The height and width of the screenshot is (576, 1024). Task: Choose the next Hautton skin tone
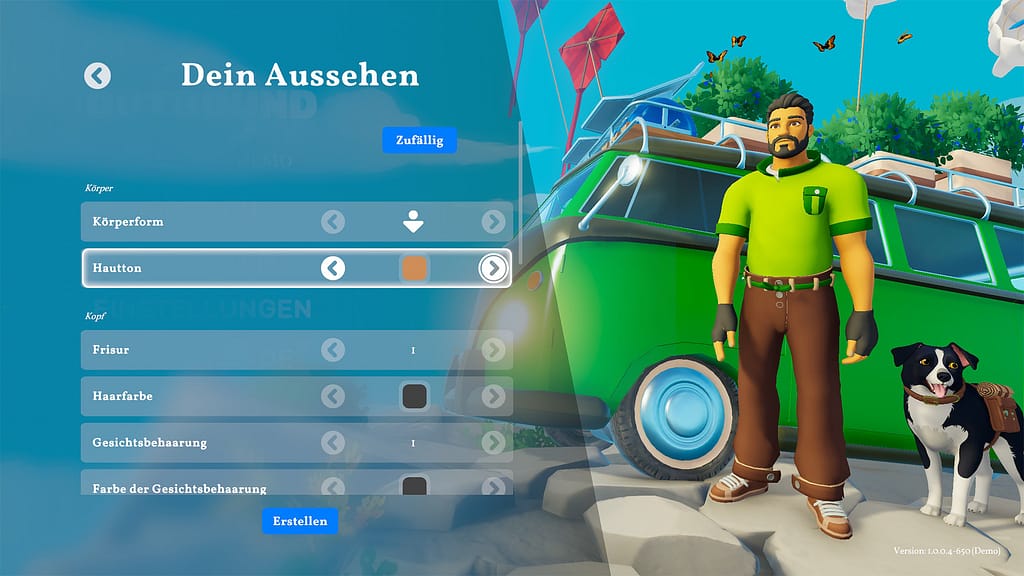pyautogui.click(x=493, y=268)
